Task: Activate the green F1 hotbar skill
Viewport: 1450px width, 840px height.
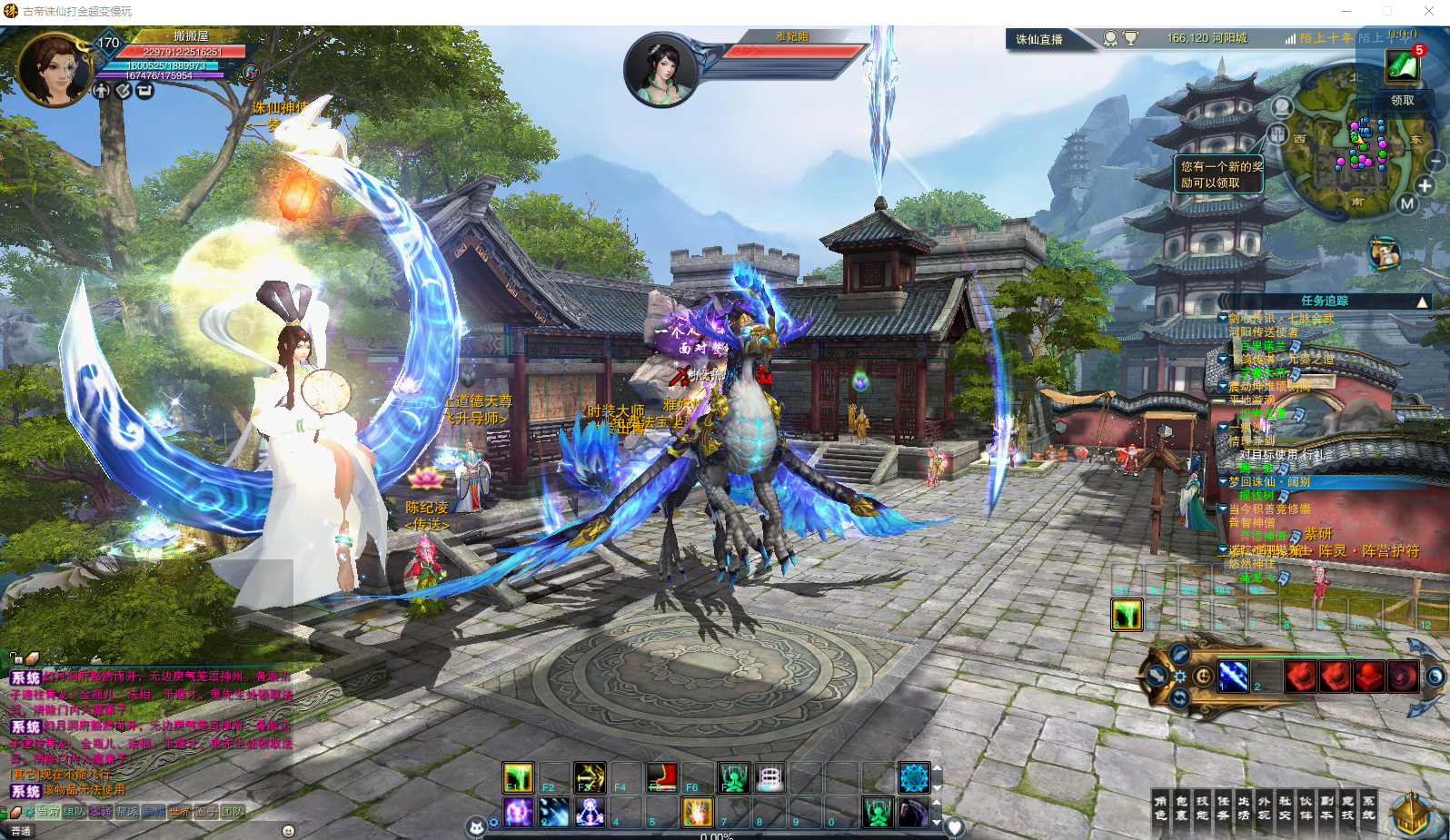Action: pyautogui.click(x=518, y=777)
